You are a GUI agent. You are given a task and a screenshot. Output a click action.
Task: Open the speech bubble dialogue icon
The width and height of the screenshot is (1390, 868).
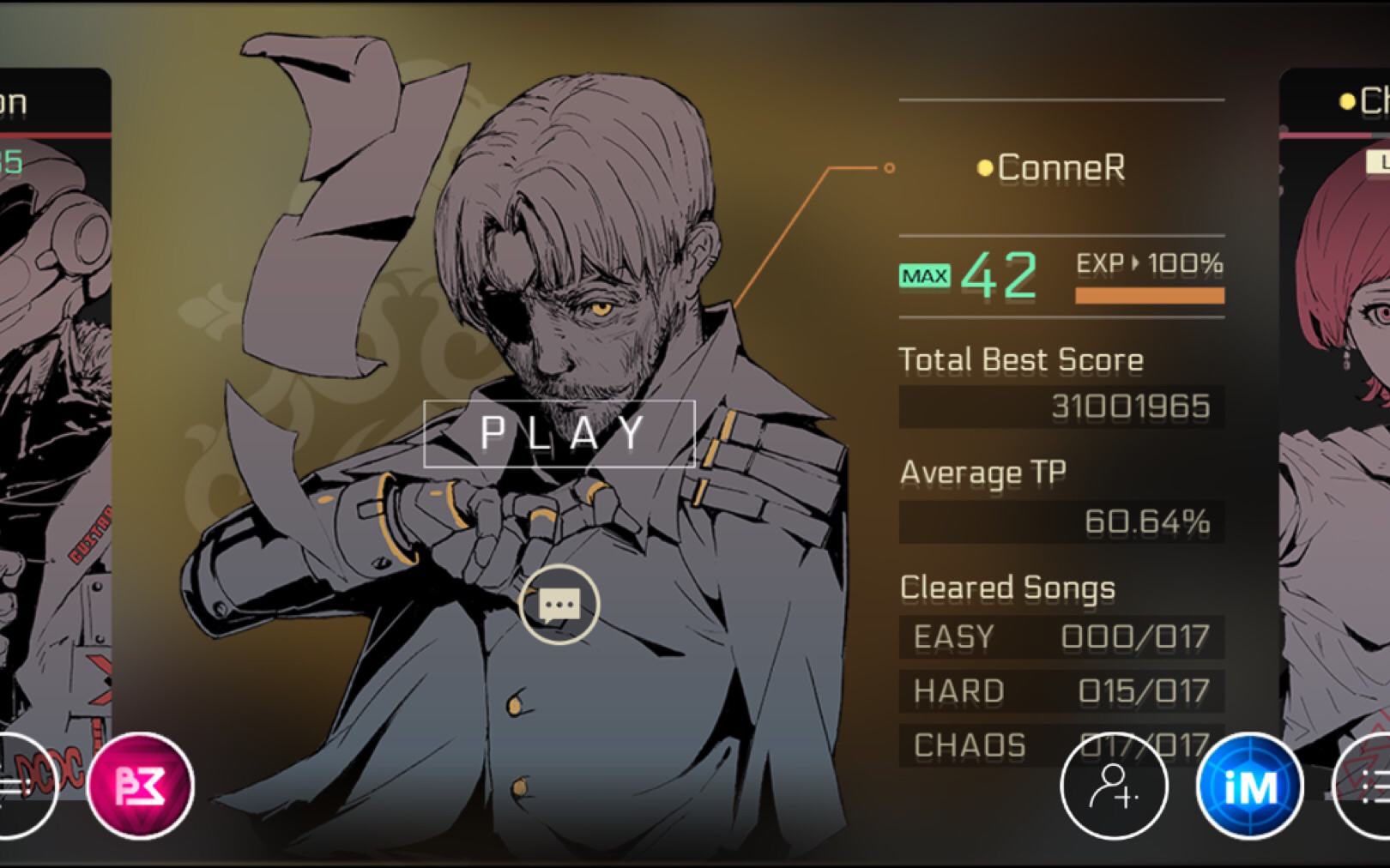click(559, 605)
